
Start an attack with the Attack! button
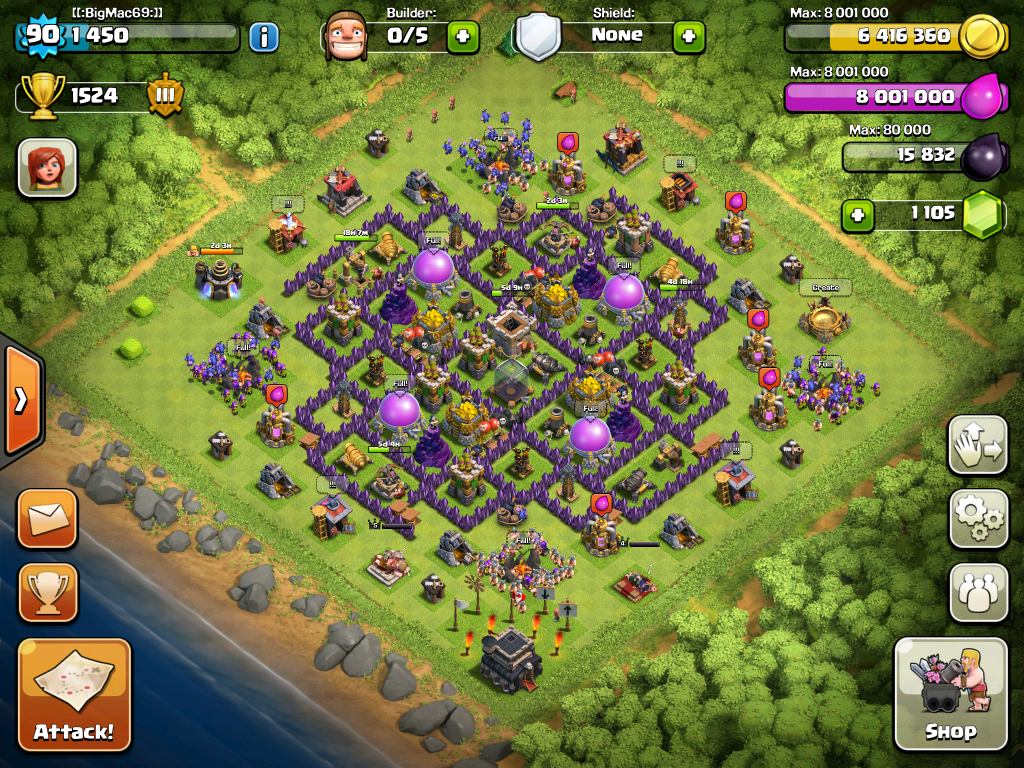(x=74, y=694)
